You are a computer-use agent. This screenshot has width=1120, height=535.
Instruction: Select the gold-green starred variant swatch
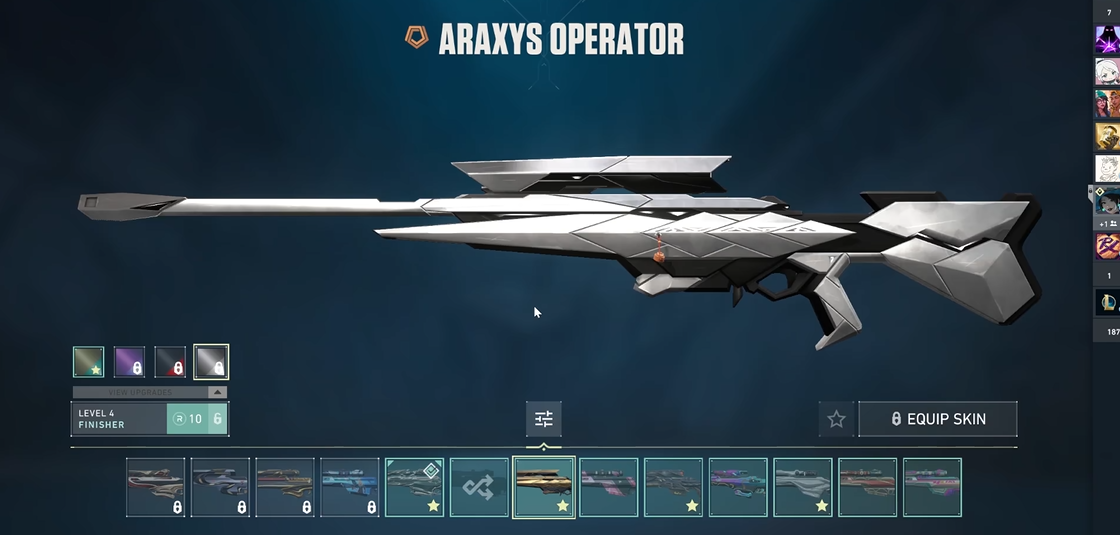point(88,362)
